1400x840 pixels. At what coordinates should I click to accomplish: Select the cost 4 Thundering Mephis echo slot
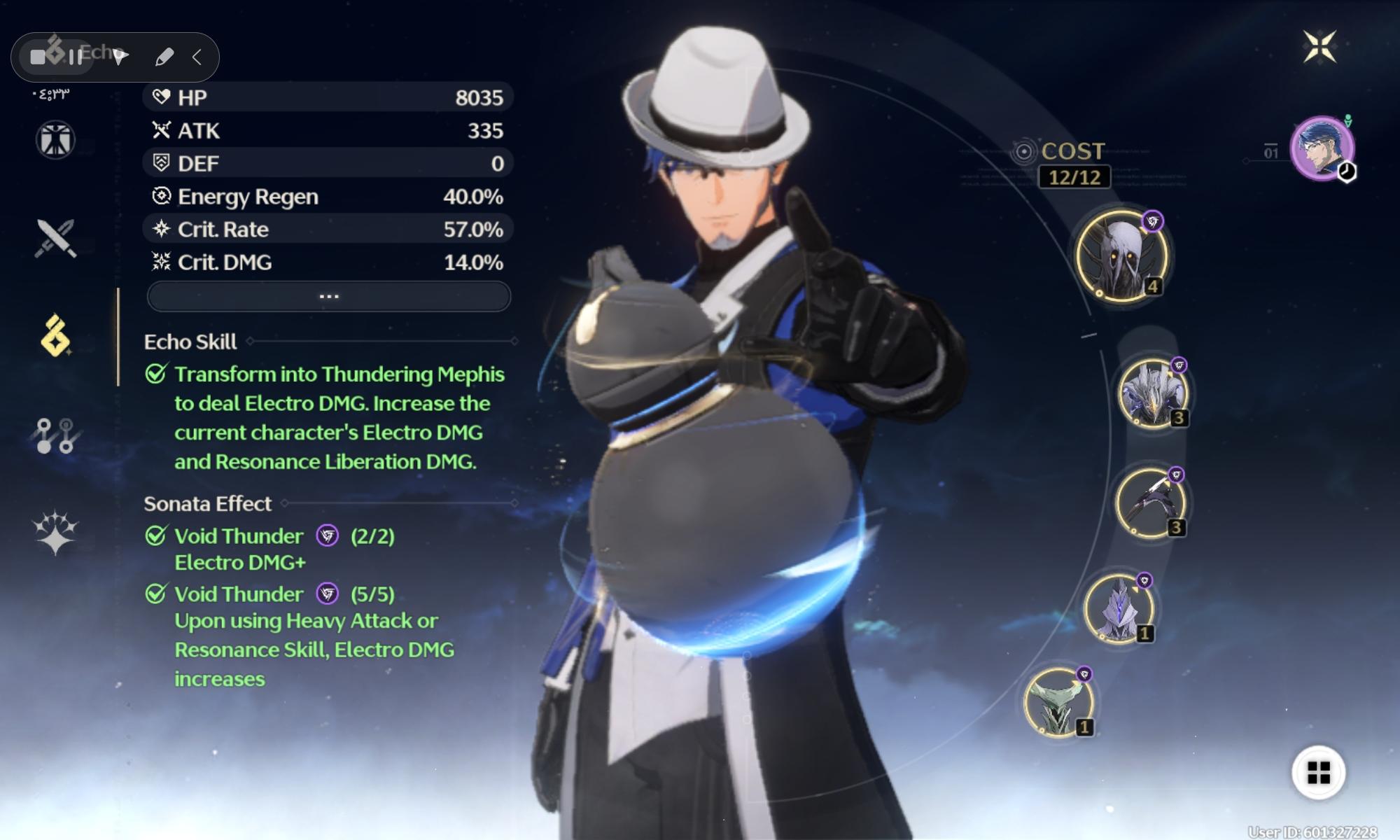click(x=1121, y=256)
